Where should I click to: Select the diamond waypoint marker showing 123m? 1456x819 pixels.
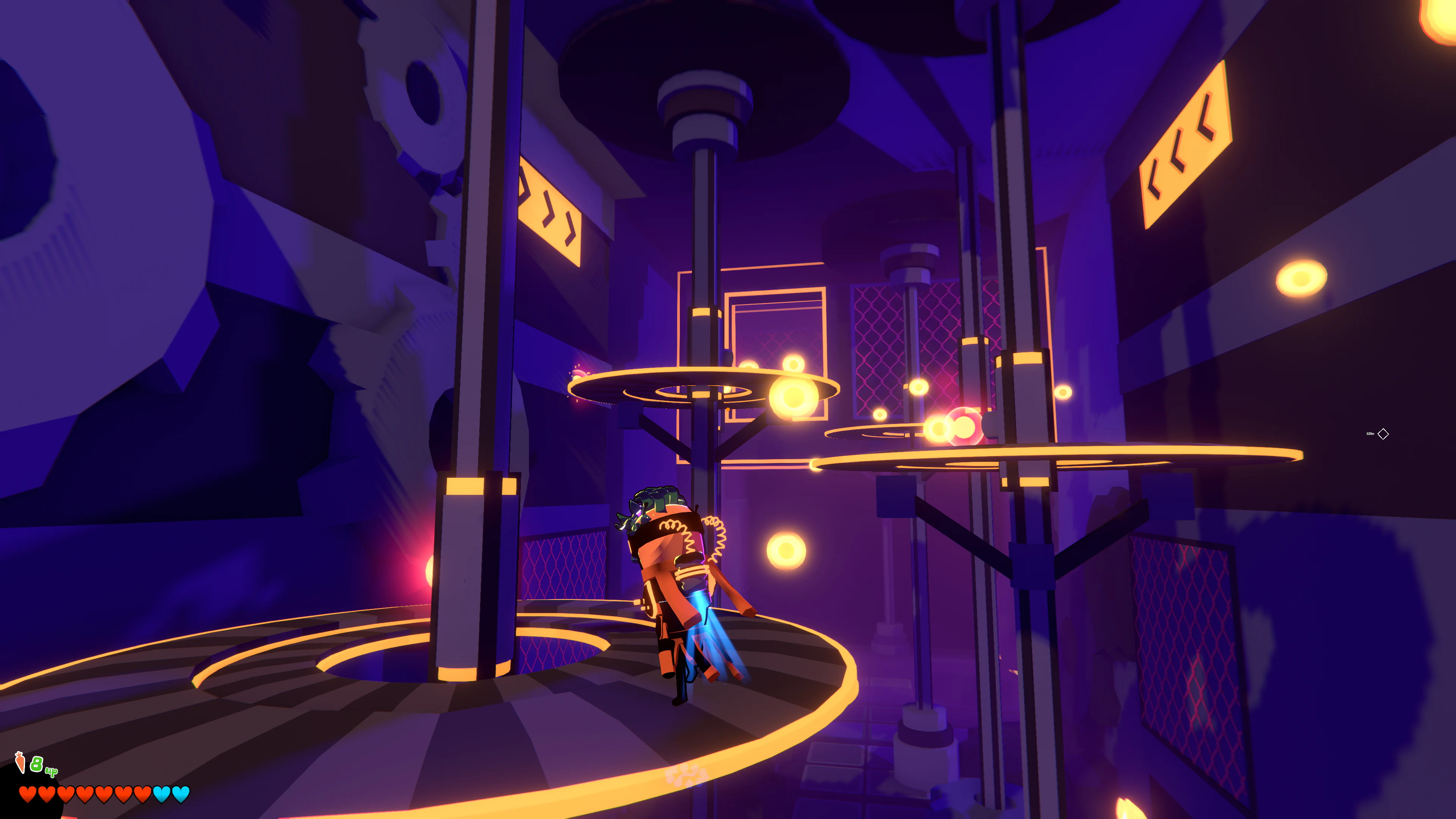coord(1384,434)
